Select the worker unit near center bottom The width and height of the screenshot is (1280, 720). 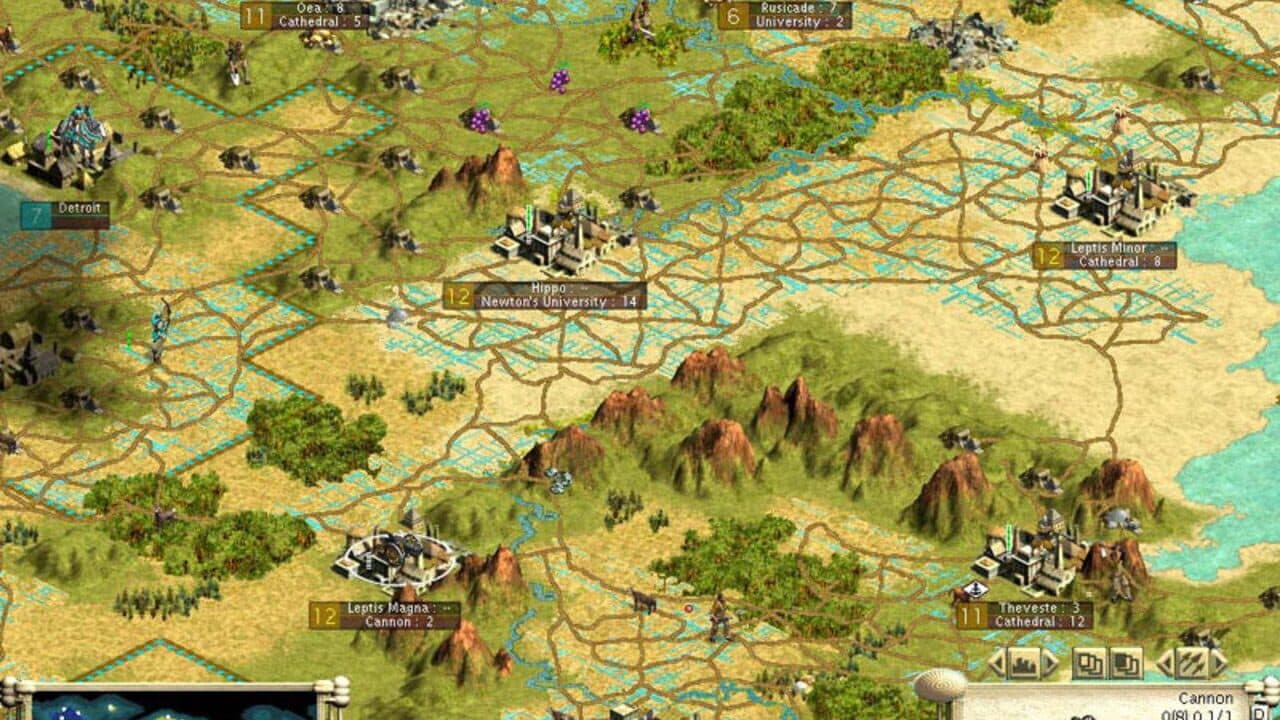pyautogui.click(x=719, y=616)
